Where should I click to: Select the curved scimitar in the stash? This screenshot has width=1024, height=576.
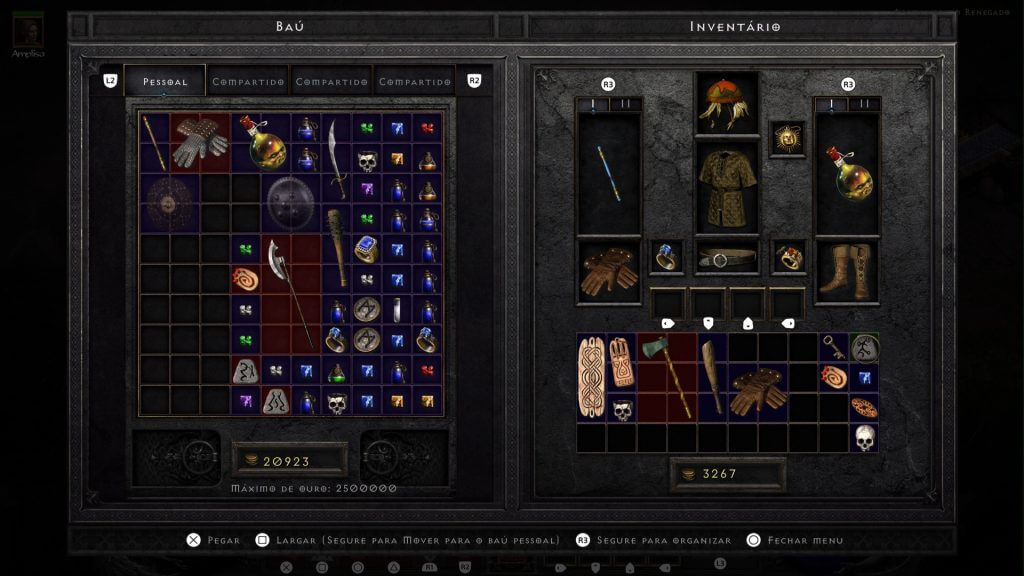336,156
